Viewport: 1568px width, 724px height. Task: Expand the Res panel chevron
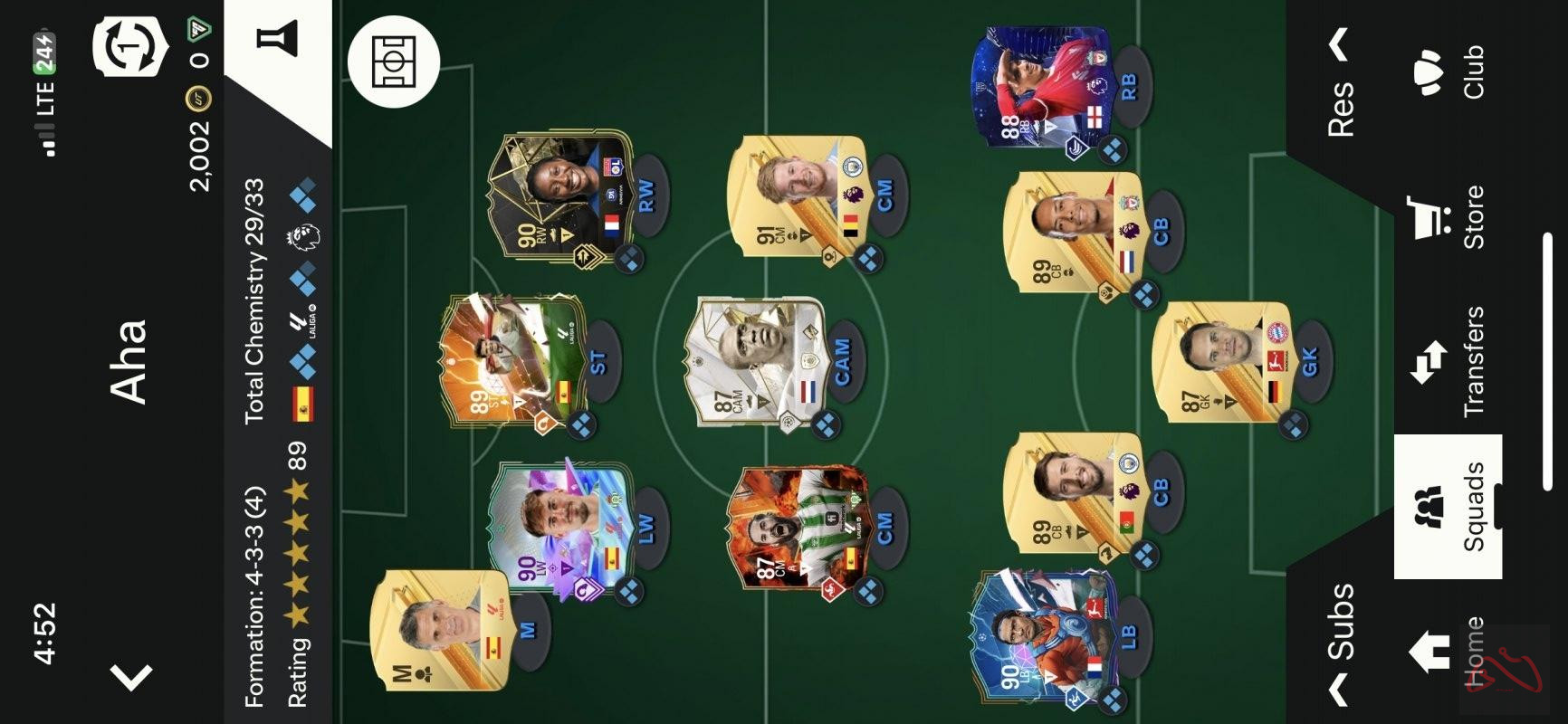pos(1338,41)
